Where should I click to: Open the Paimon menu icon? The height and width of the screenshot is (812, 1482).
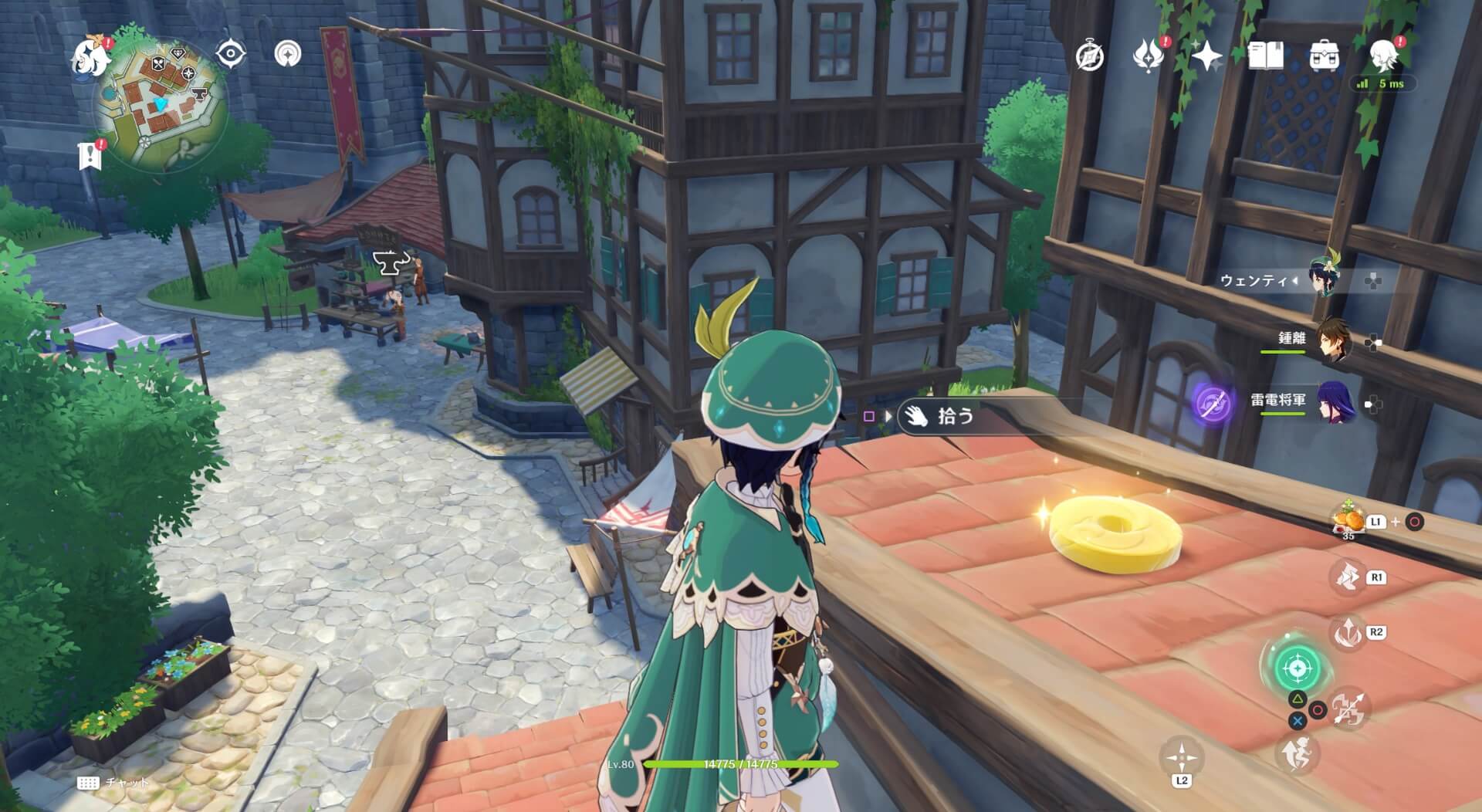coord(90,56)
